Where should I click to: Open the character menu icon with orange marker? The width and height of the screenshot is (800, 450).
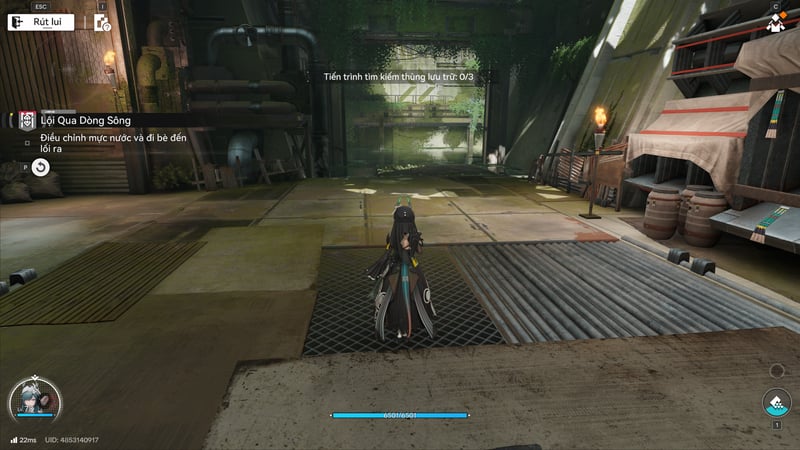pos(775,24)
